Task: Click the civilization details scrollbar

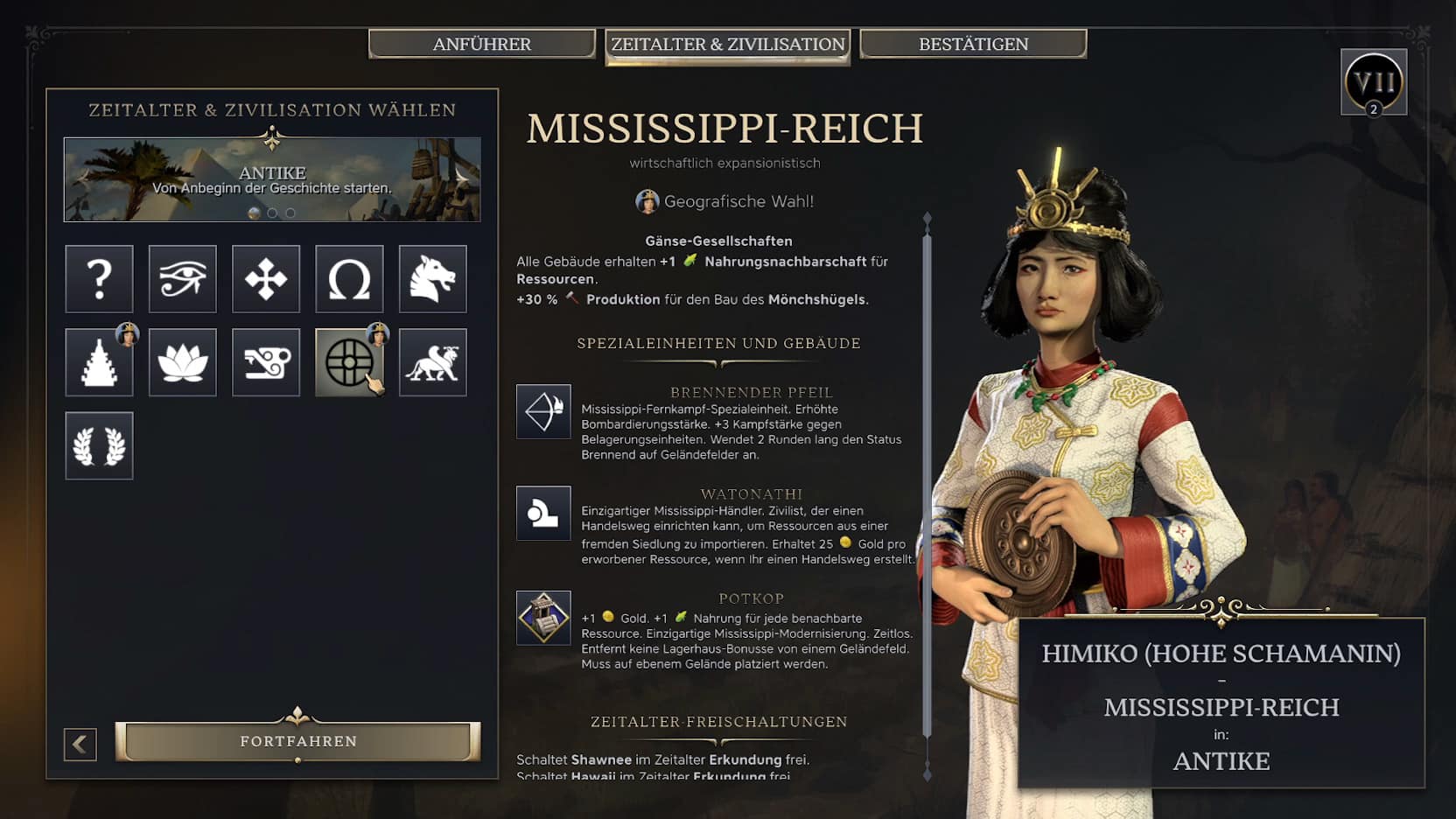Action: 927,490
